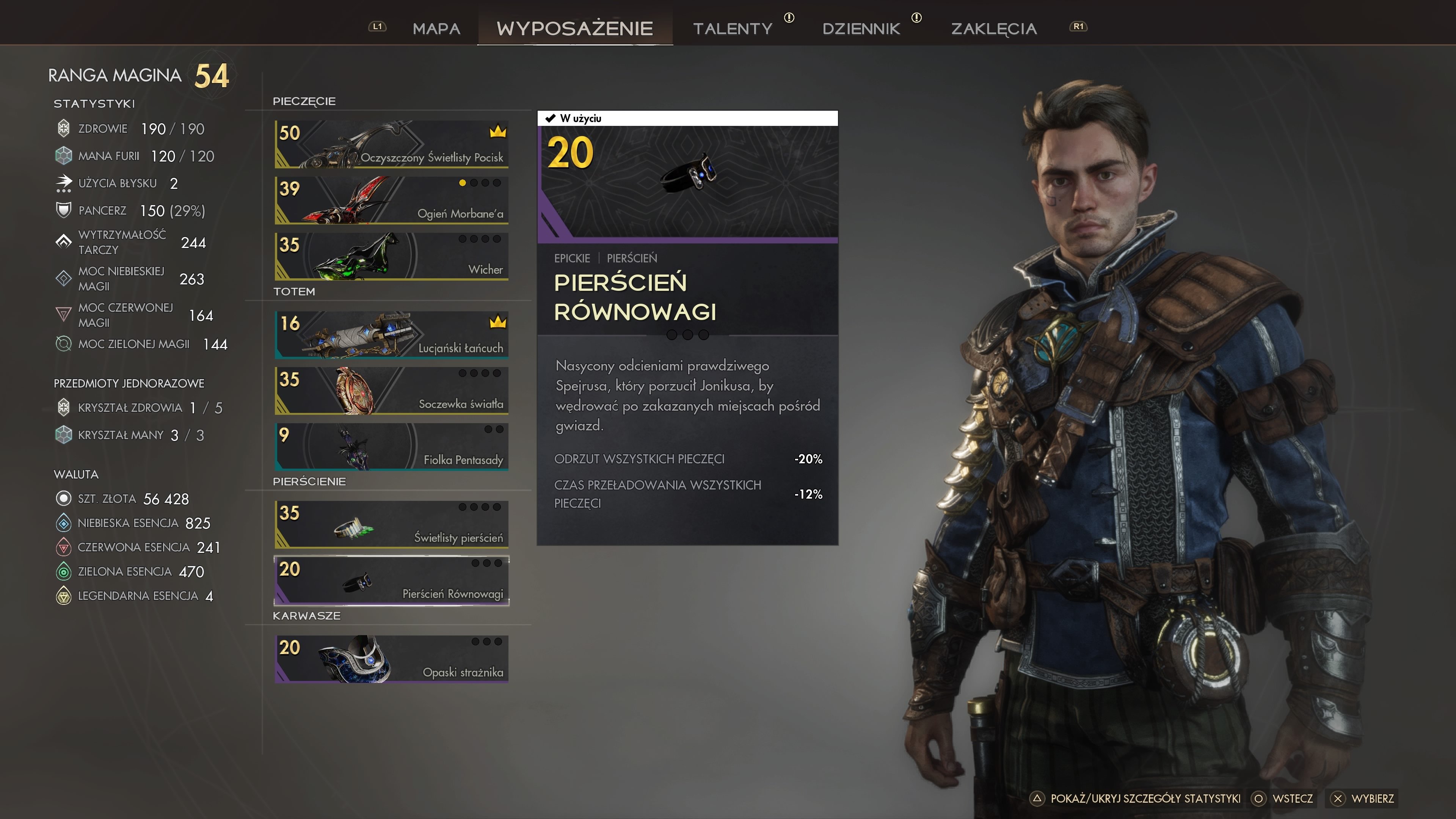Image resolution: width=1456 pixels, height=819 pixels.
Task: Switch to the Mapa tab
Action: pyautogui.click(x=436, y=28)
